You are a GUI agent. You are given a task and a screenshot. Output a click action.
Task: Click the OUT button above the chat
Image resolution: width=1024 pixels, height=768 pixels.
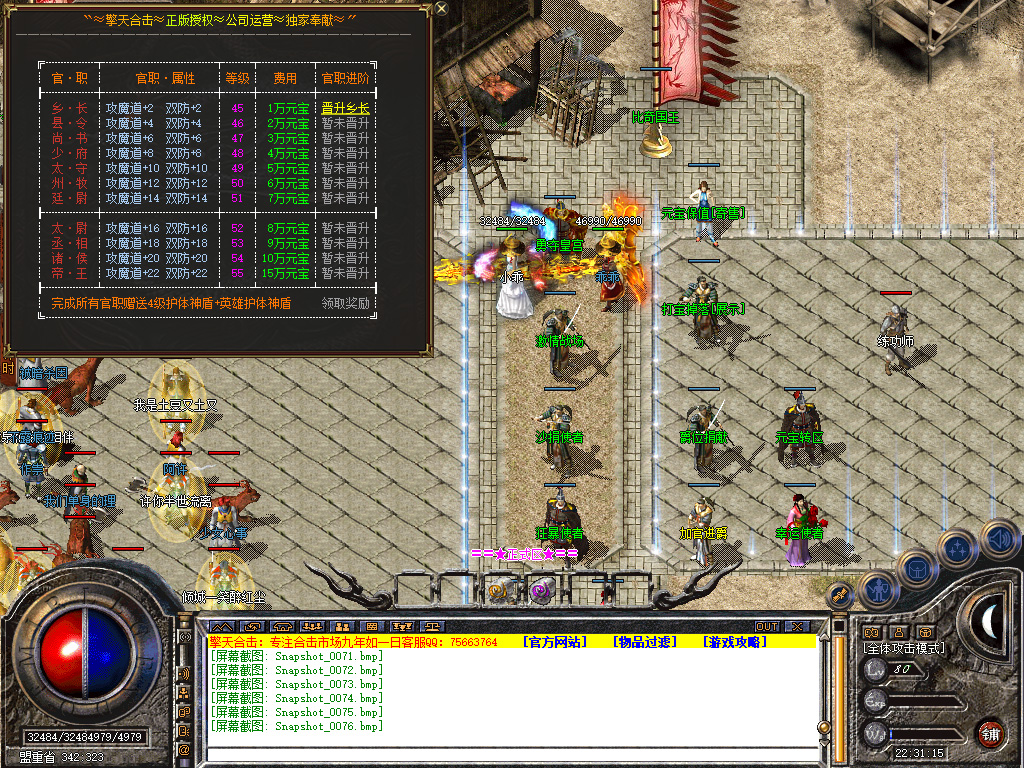(x=767, y=627)
